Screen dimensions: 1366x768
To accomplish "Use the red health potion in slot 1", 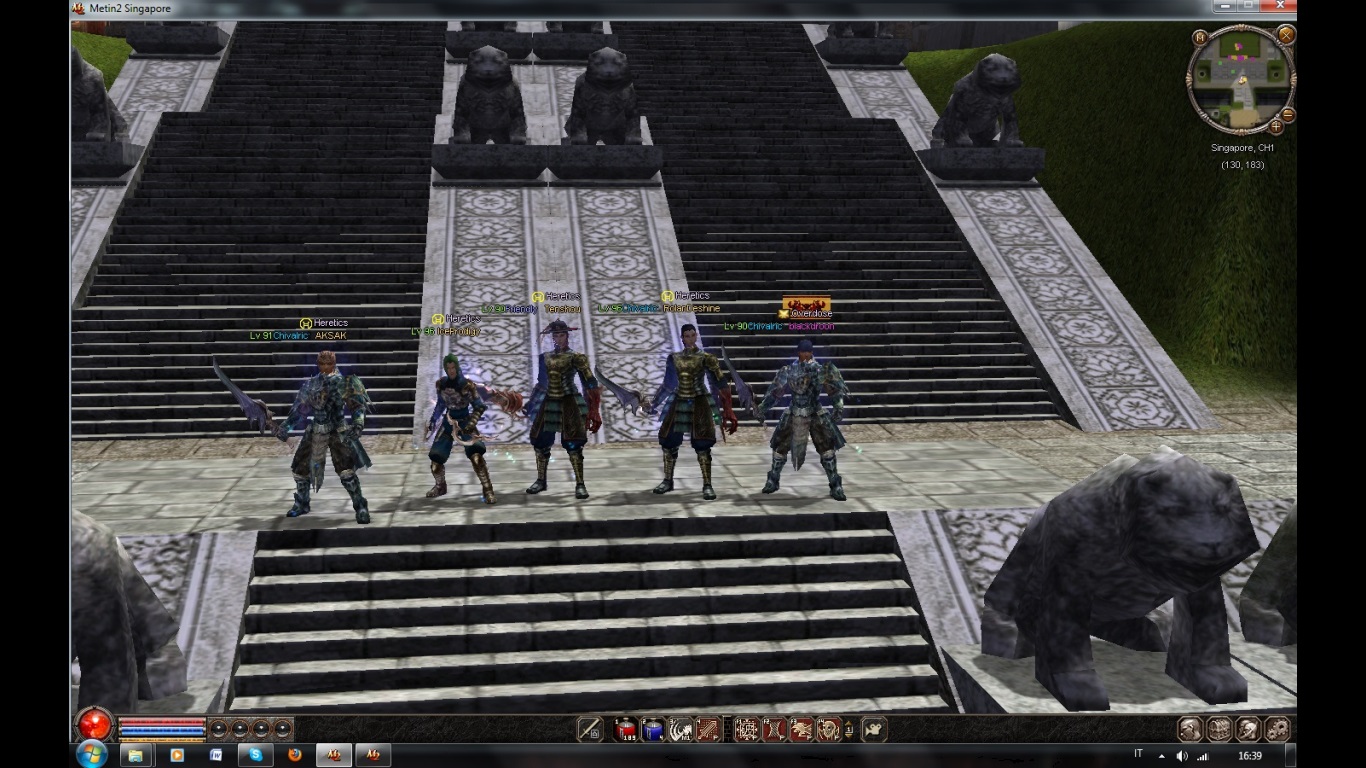I will coord(626,730).
